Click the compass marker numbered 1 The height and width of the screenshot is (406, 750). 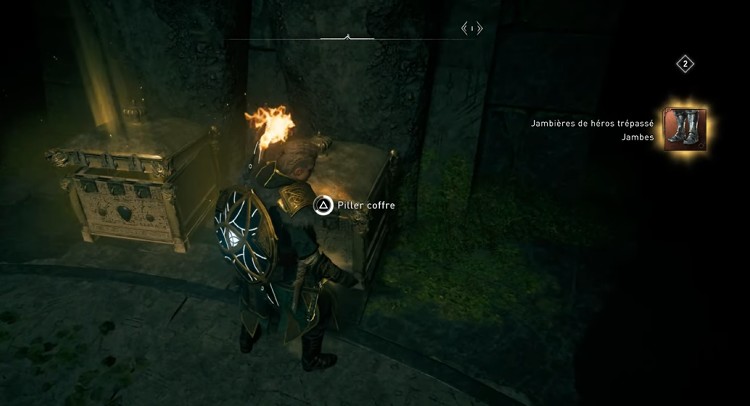472,29
